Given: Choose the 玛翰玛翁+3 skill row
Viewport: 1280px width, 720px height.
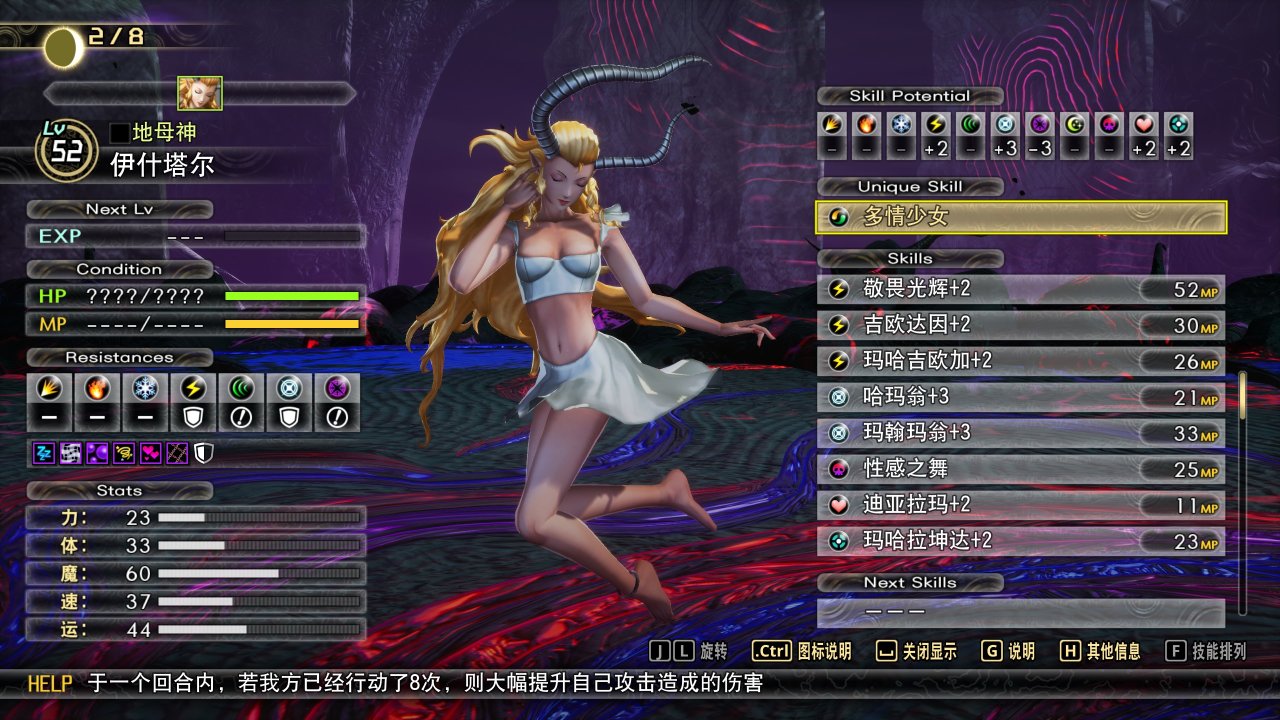Looking at the screenshot, I should point(1021,433).
